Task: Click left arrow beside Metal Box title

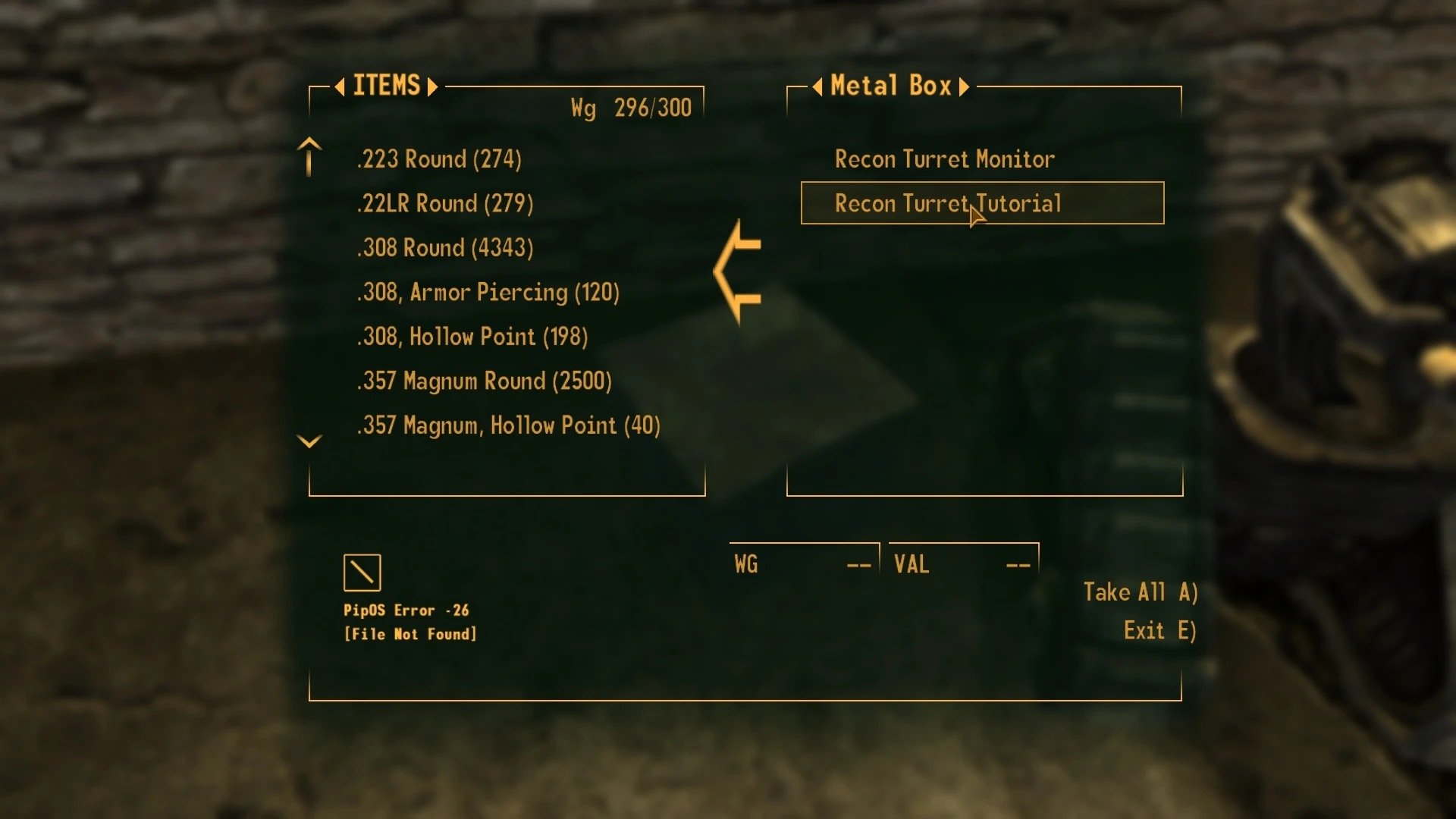Action: [817, 86]
